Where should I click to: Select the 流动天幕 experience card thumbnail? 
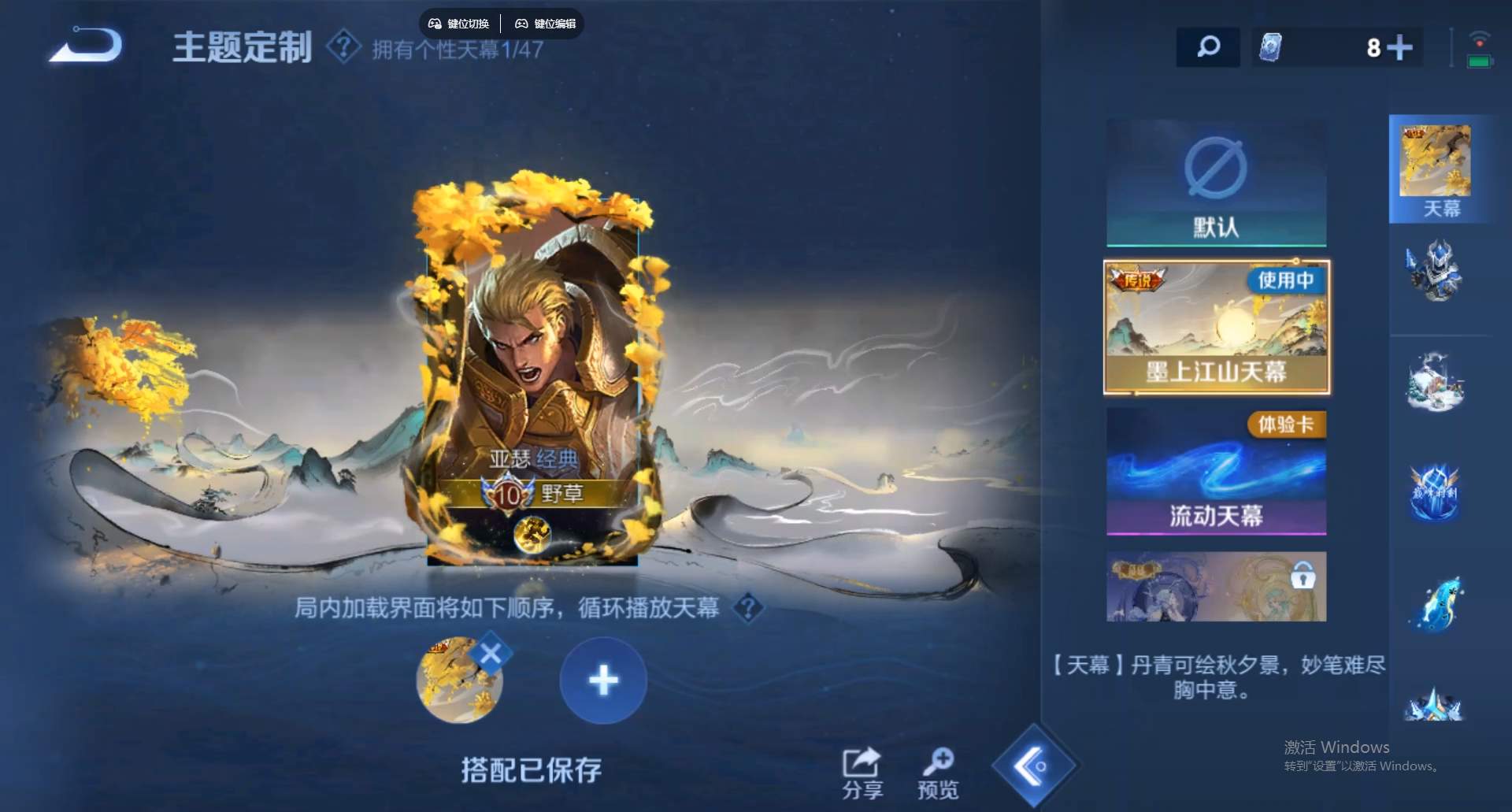[1215, 473]
